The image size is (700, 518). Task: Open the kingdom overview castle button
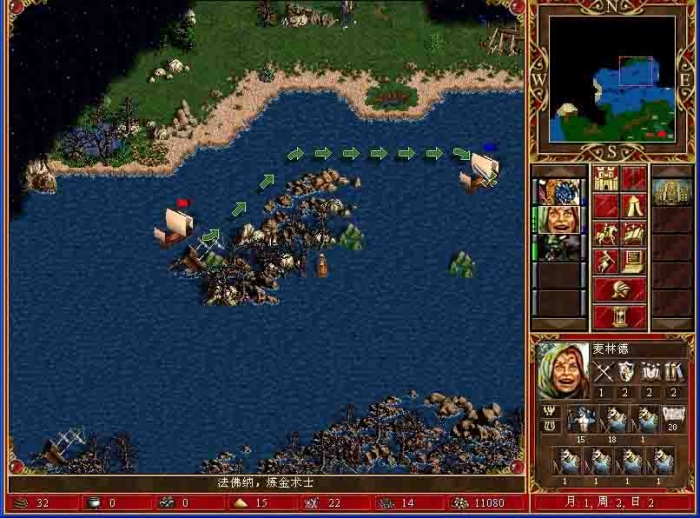coord(606,179)
